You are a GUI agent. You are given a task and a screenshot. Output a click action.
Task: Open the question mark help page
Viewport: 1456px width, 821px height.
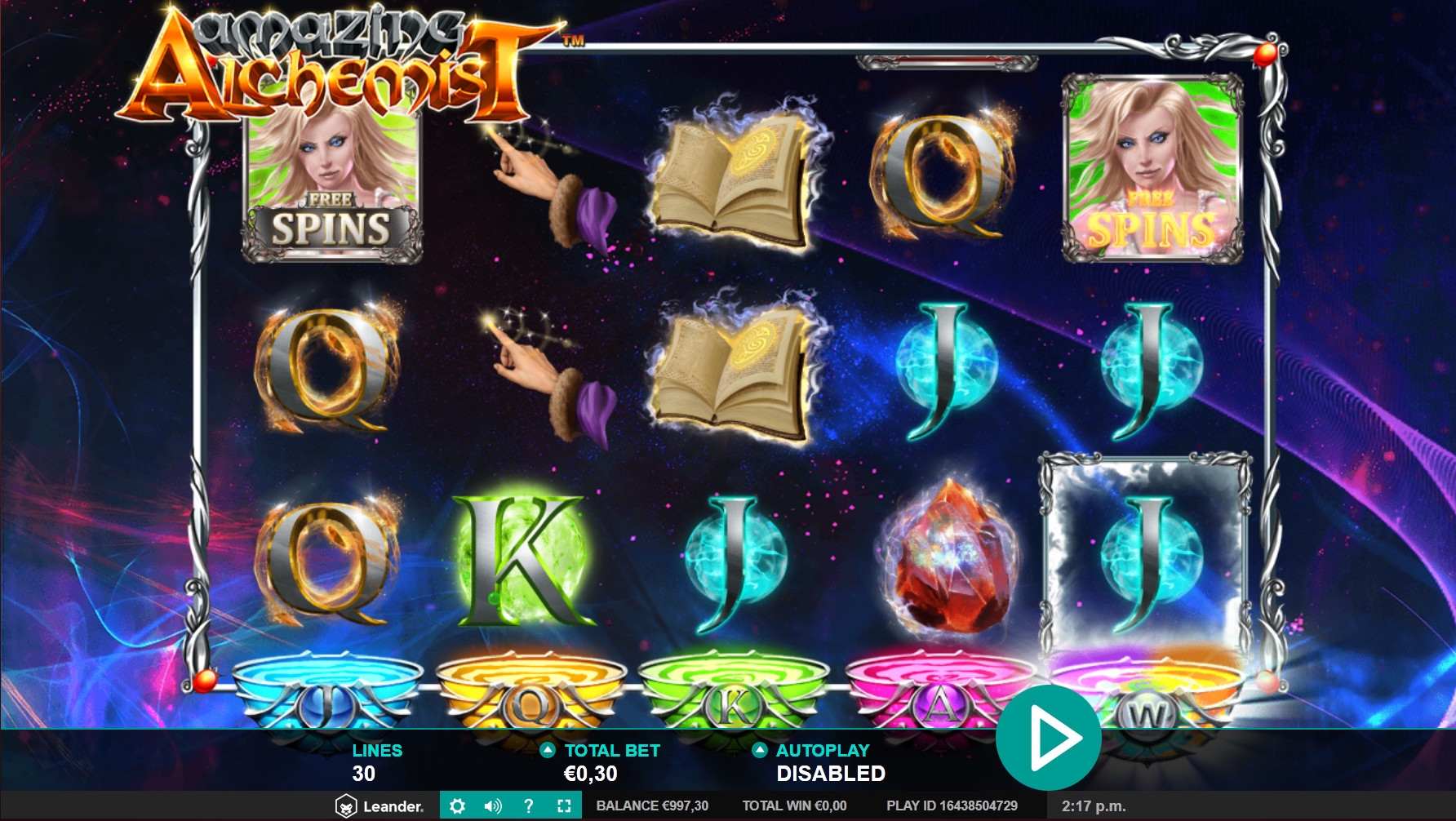[529, 806]
